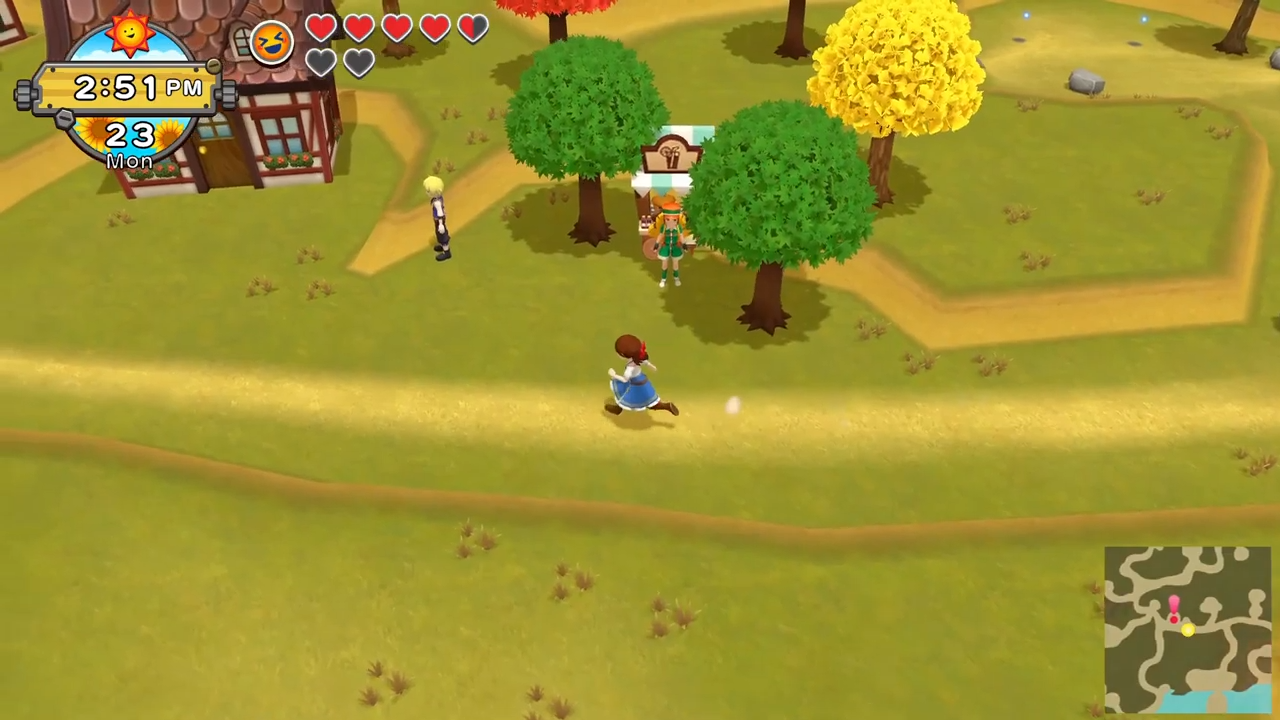Select the yellow player dot on the minimap
1280x720 pixels.
click(x=1187, y=629)
